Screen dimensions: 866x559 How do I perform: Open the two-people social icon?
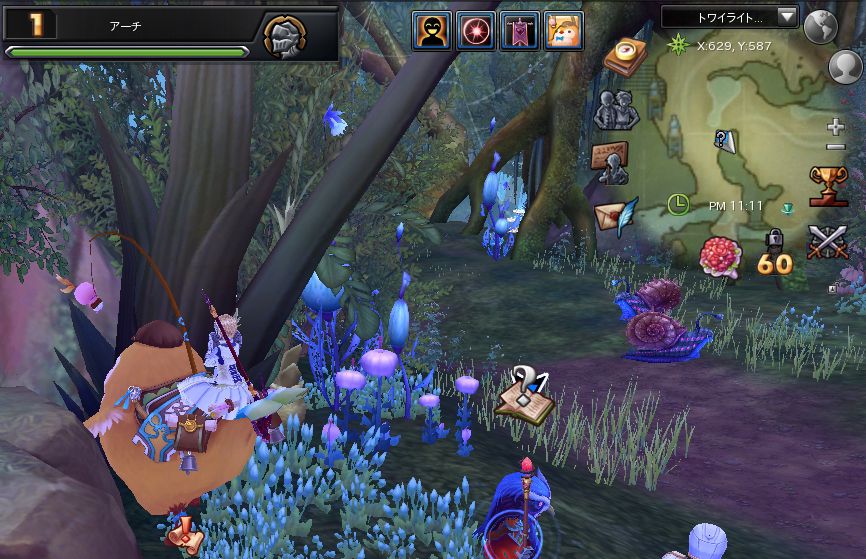(x=616, y=109)
